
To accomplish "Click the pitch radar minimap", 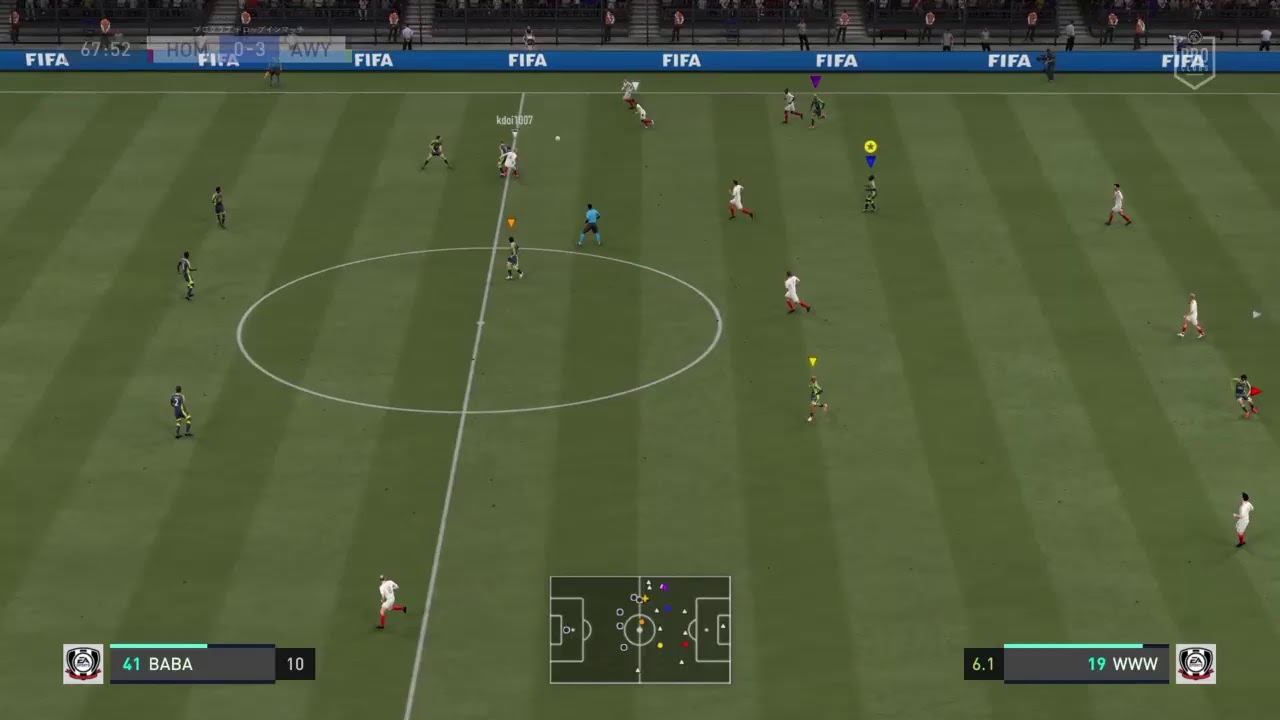I will [640, 630].
